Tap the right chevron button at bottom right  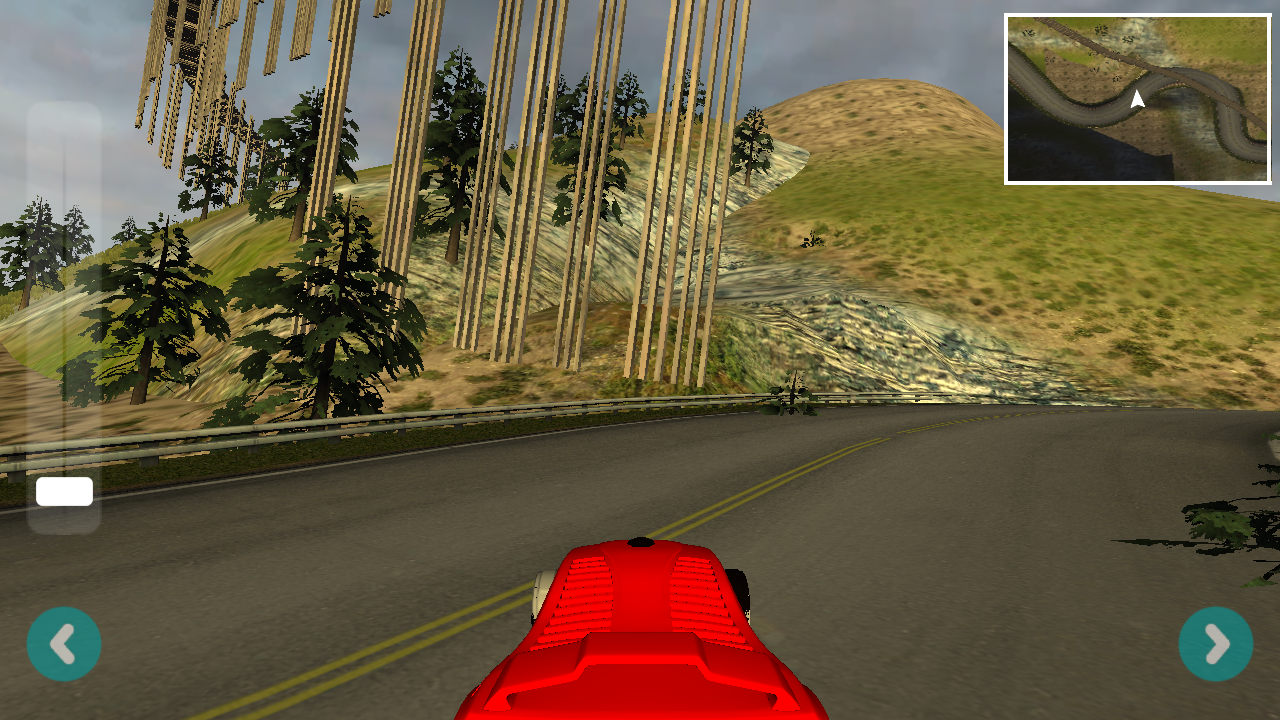pos(1215,644)
